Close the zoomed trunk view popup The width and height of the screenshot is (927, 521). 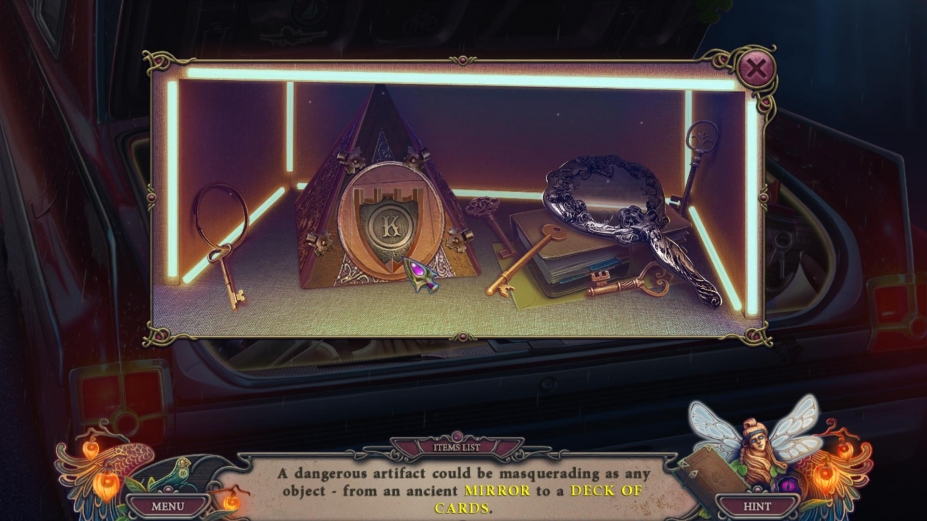click(757, 69)
